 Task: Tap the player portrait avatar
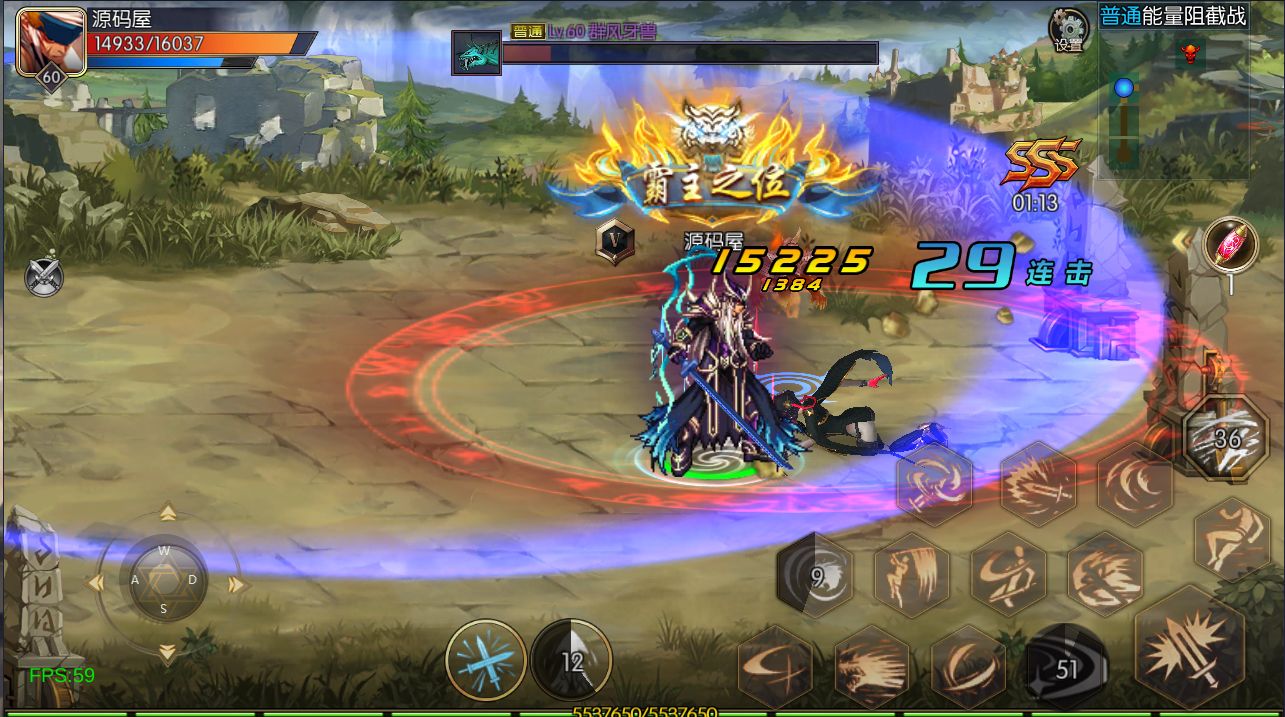point(51,42)
